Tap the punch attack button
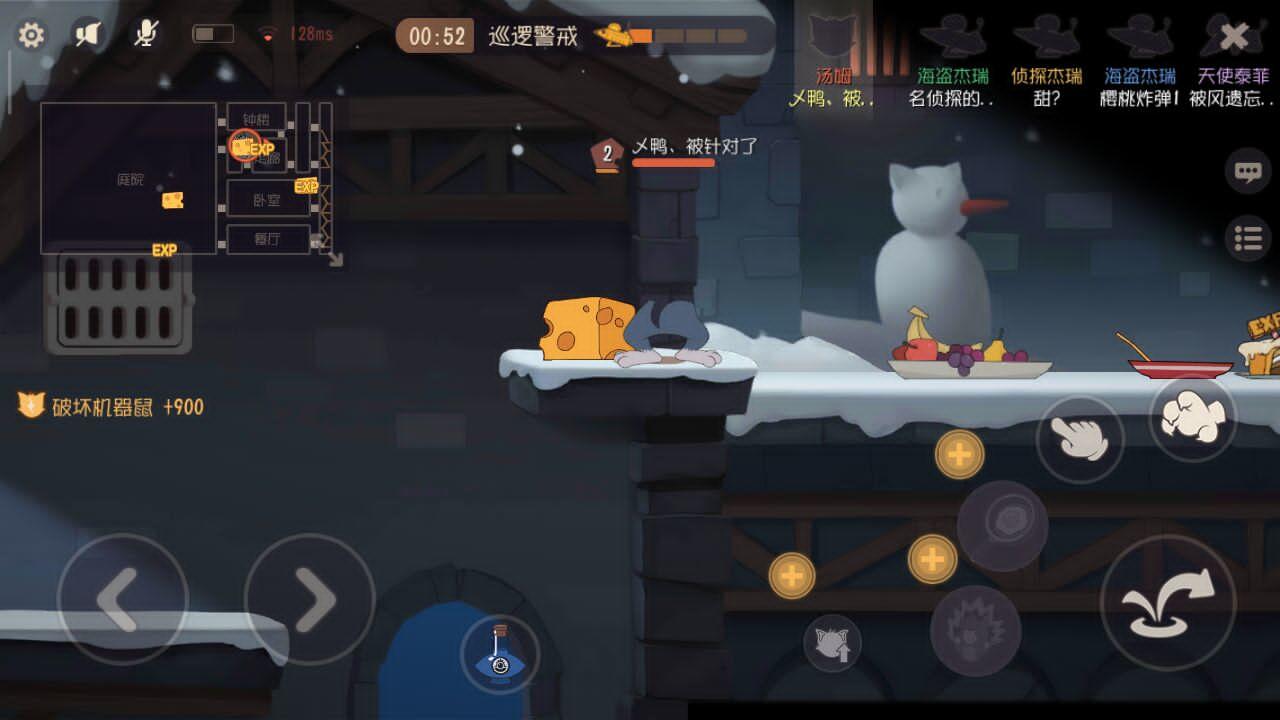 pos(1192,418)
